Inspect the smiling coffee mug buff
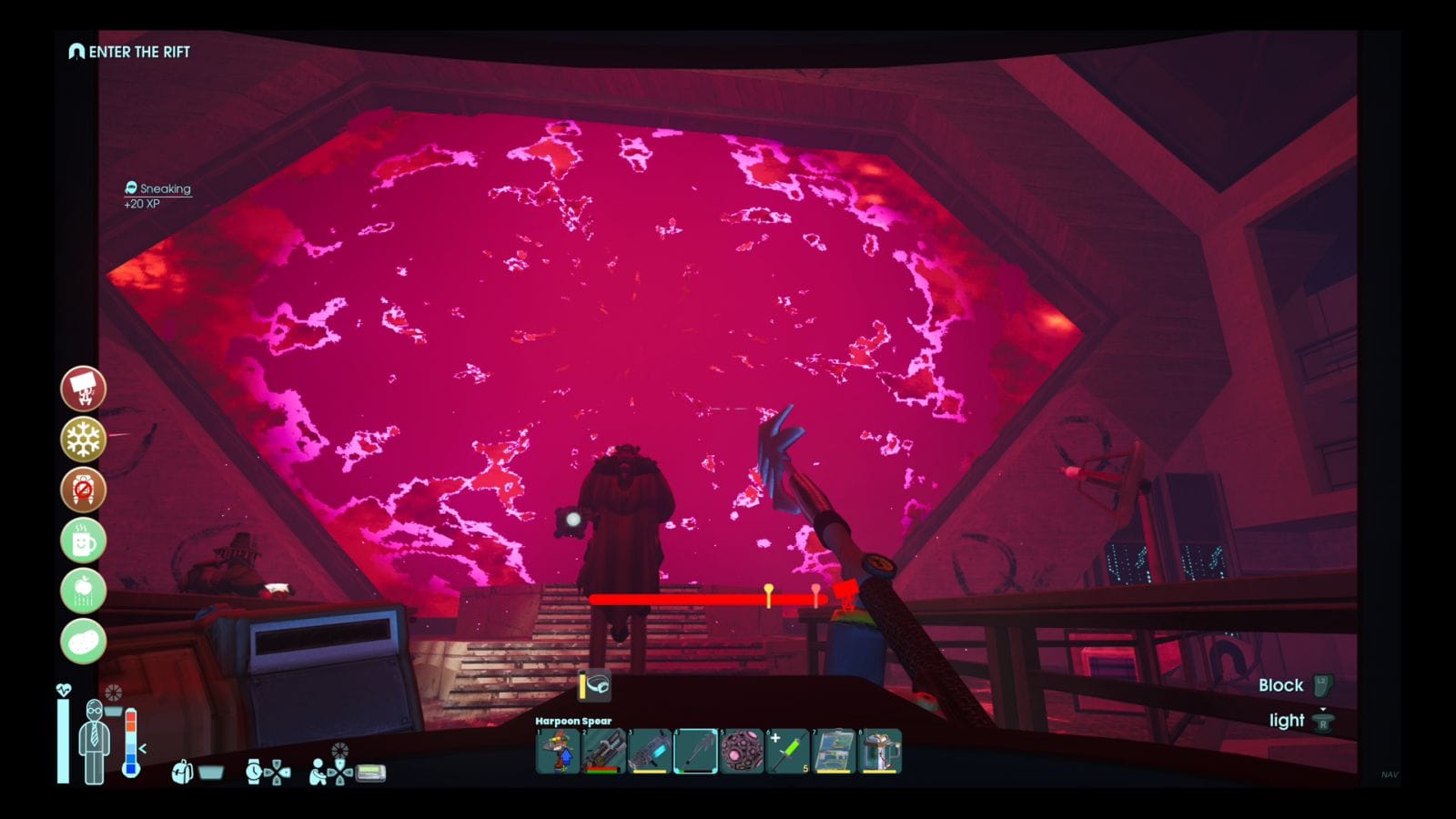Image resolution: width=1456 pixels, height=819 pixels. tap(84, 541)
